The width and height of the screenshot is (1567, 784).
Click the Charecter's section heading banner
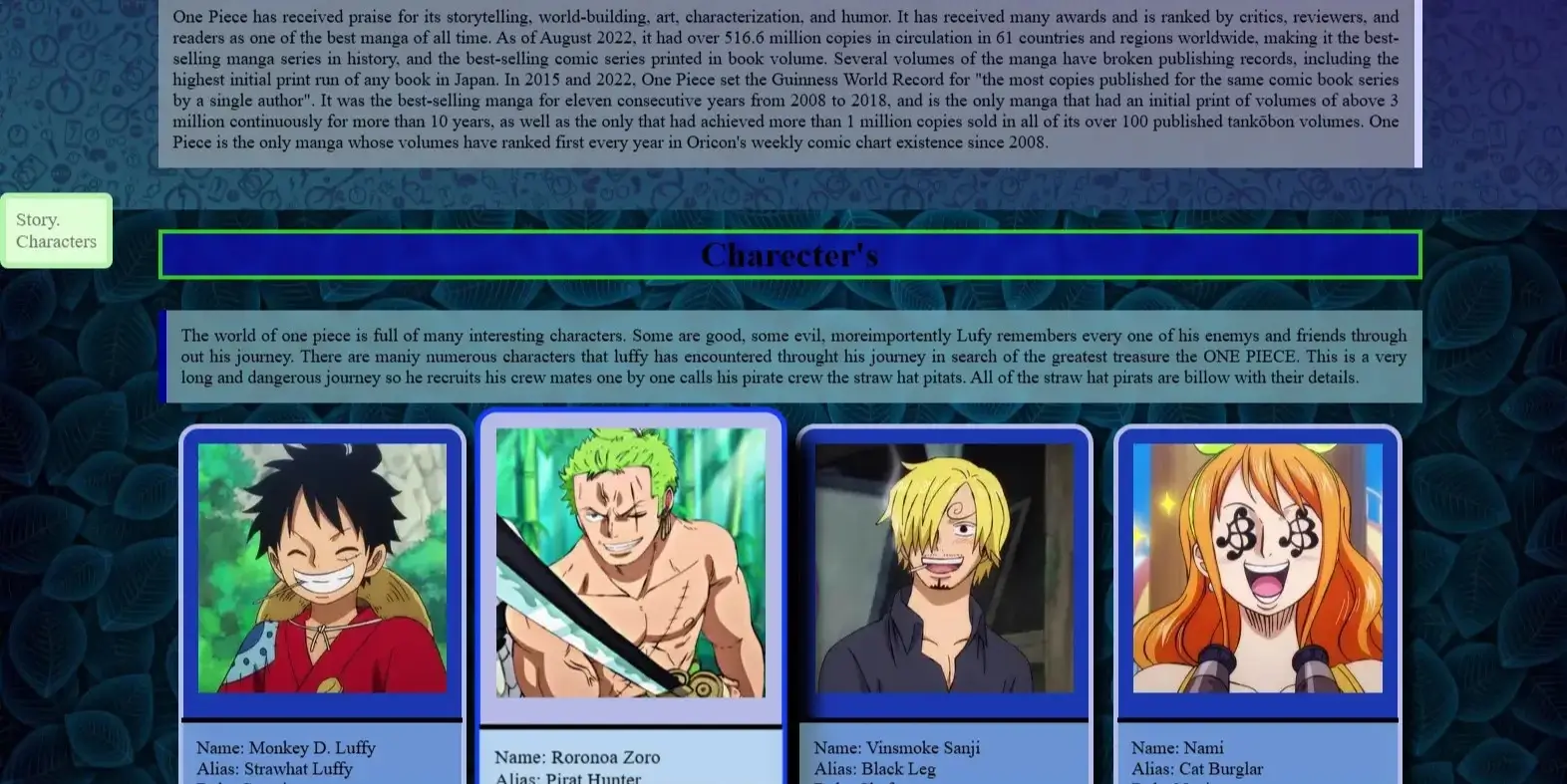789,254
